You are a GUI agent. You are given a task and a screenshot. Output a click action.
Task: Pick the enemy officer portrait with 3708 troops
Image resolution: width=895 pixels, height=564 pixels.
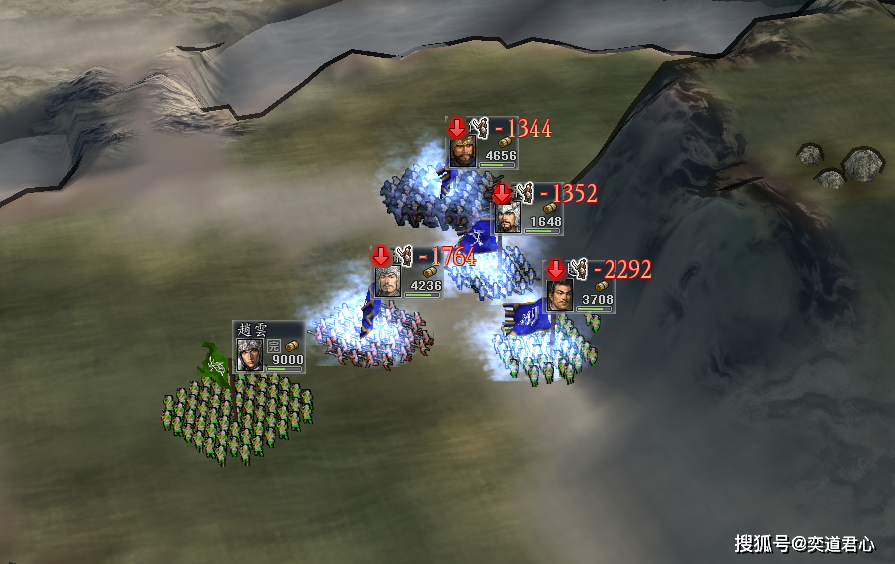[x=559, y=295]
